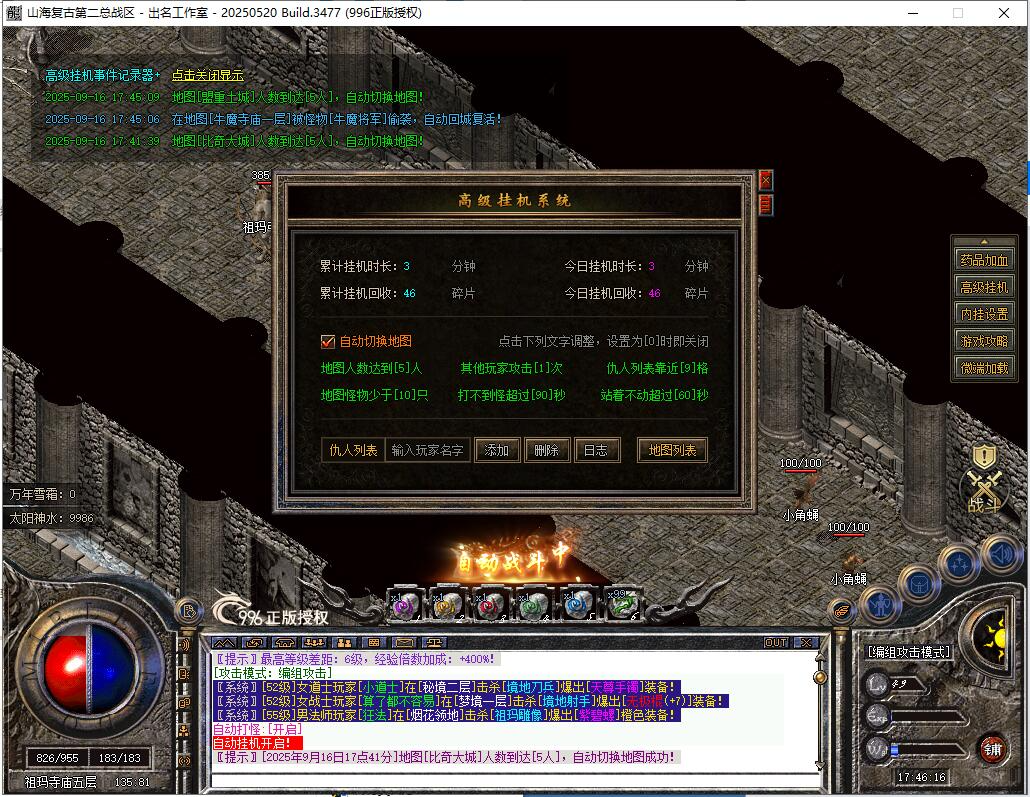Toggle the 自动切换地图 checkbox
This screenshot has height=797, width=1030.
pos(327,341)
